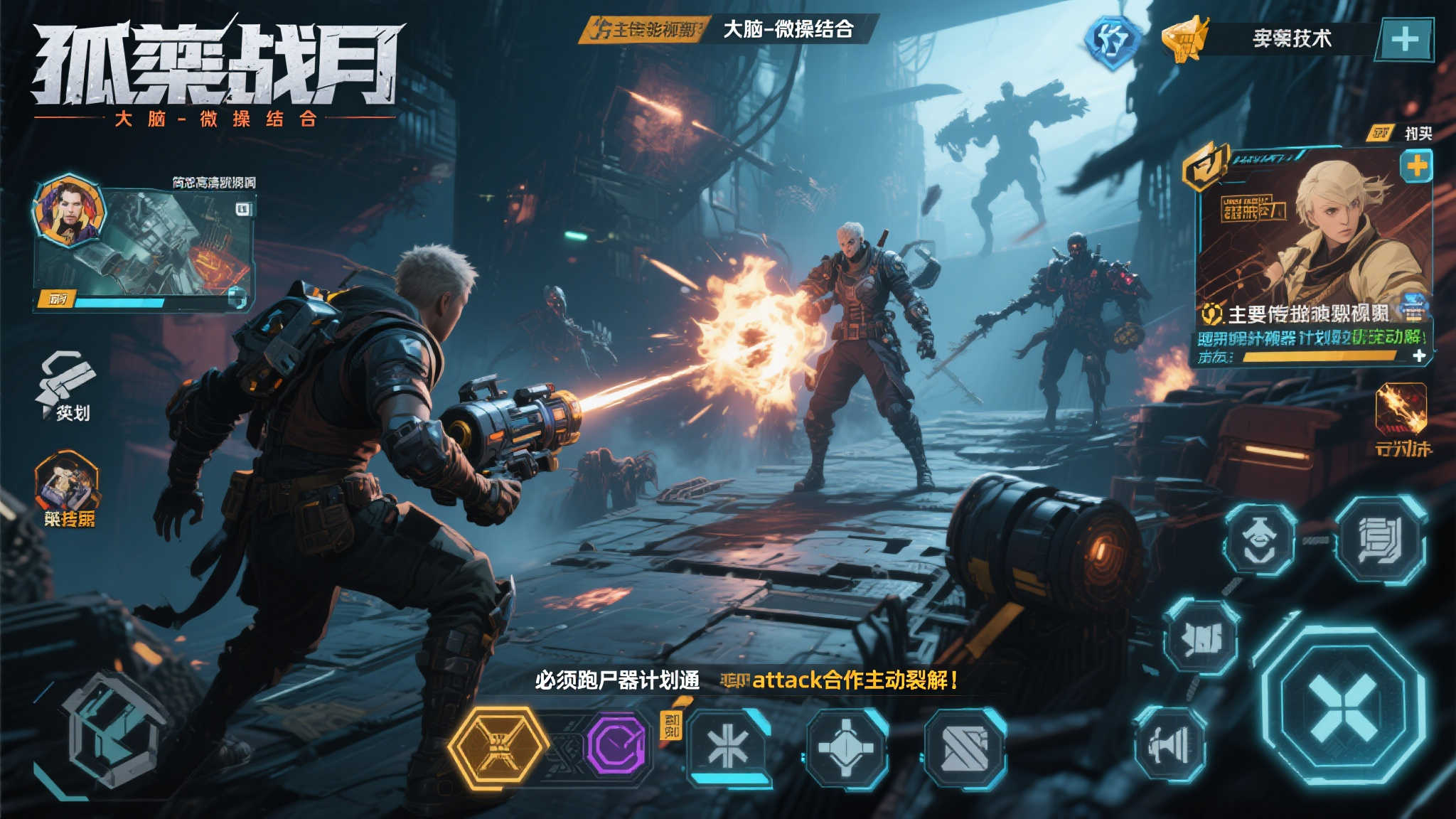Tap the octagon button with arrow emblem

(1260, 539)
